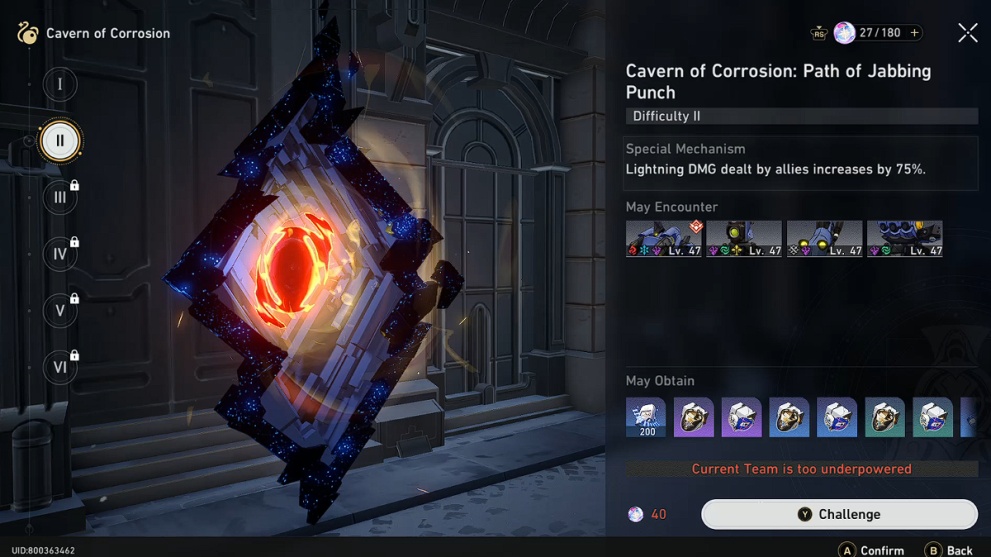Choose locked difficulty V

[x=59, y=311]
